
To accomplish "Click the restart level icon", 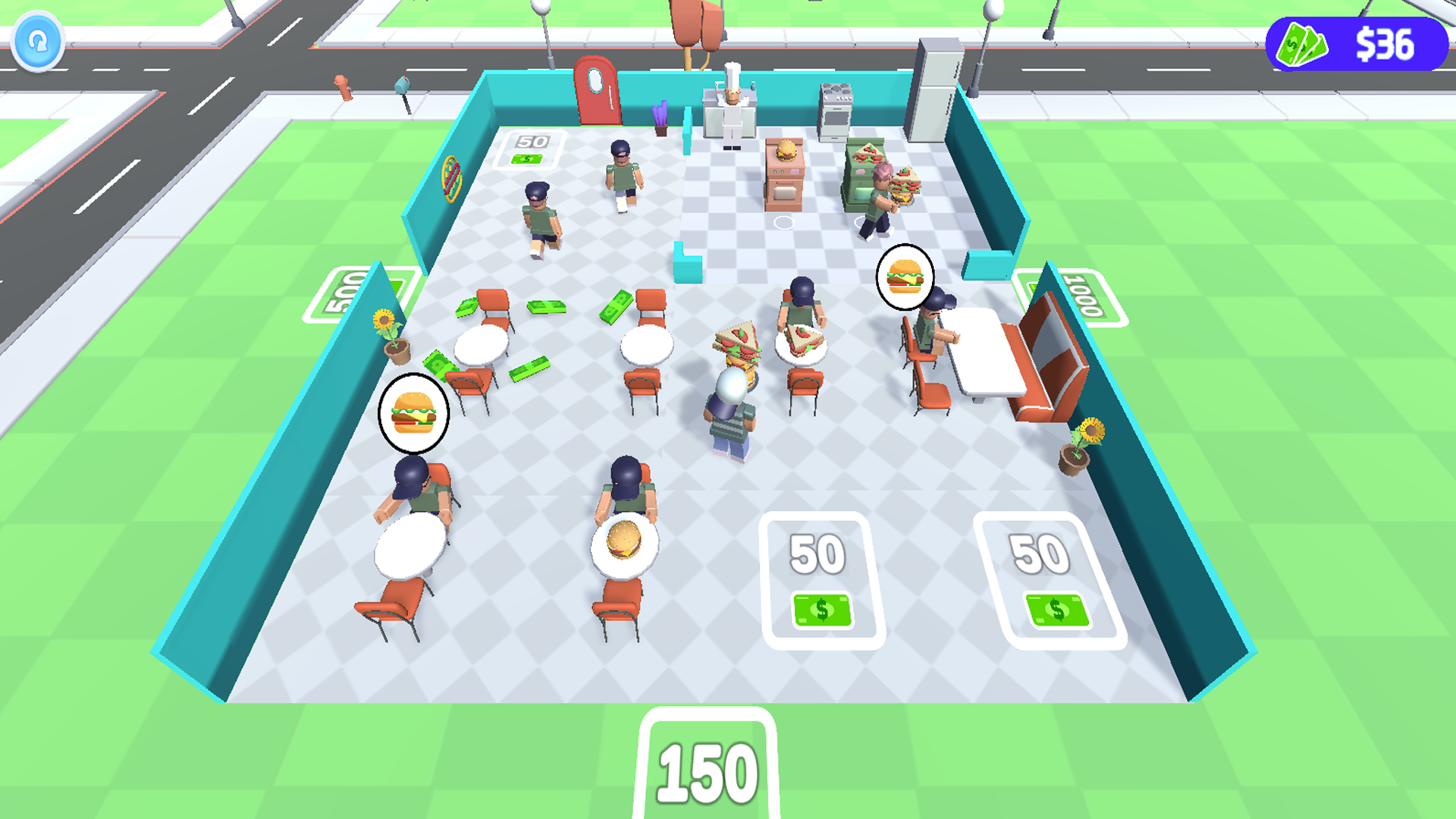I will [37, 42].
